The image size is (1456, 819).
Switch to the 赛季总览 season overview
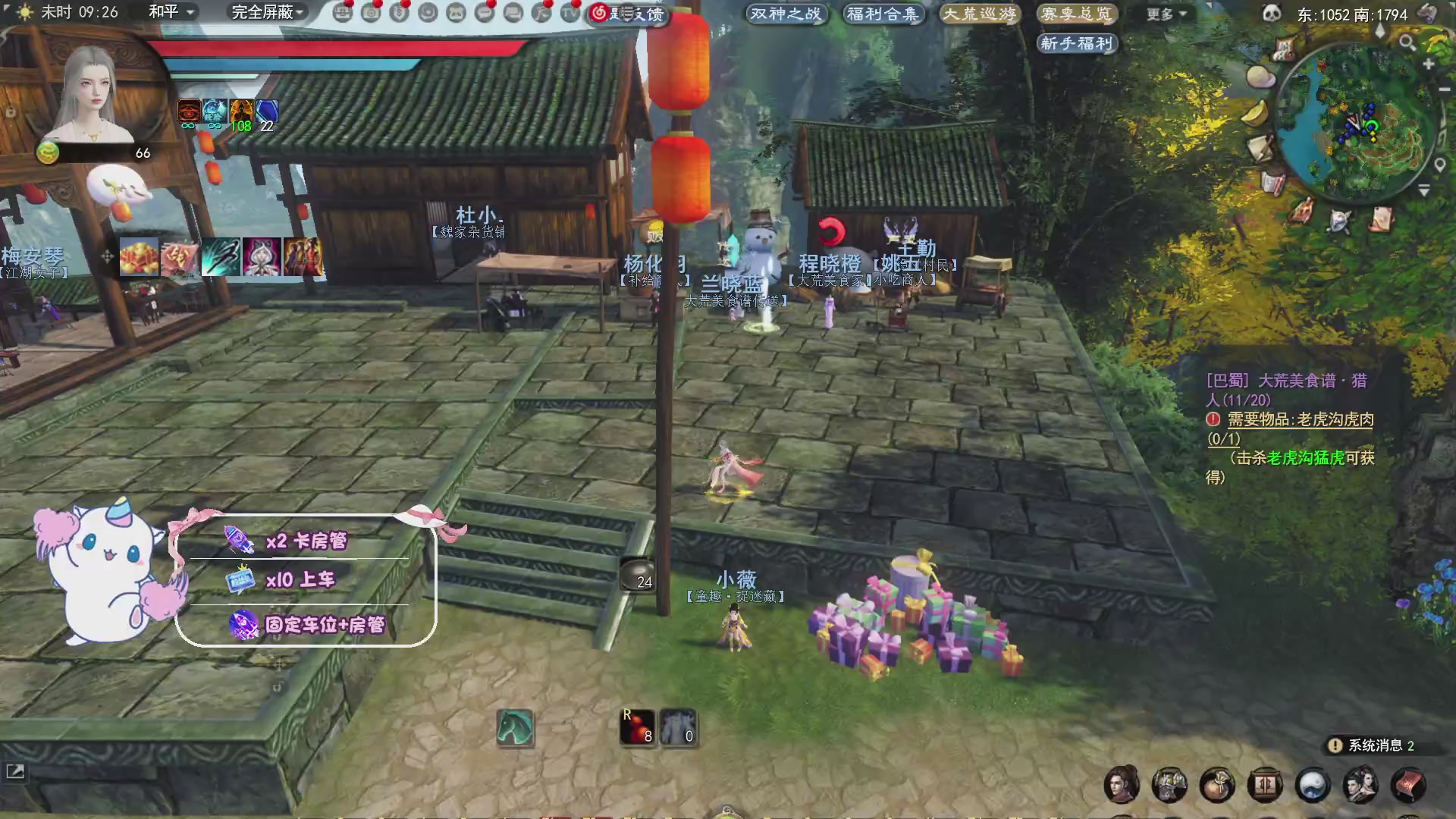tap(1078, 13)
